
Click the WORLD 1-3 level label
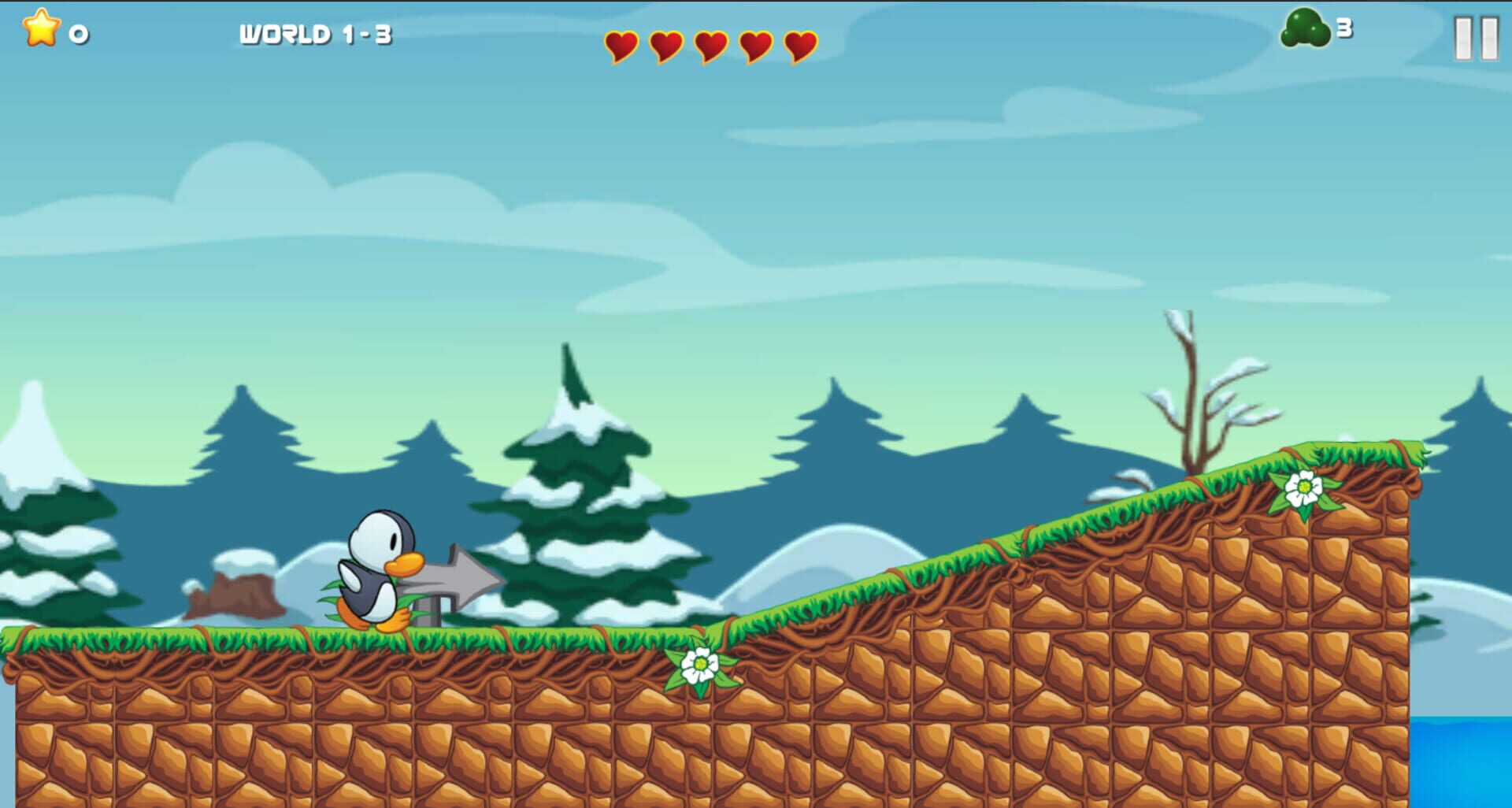[315, 33]
